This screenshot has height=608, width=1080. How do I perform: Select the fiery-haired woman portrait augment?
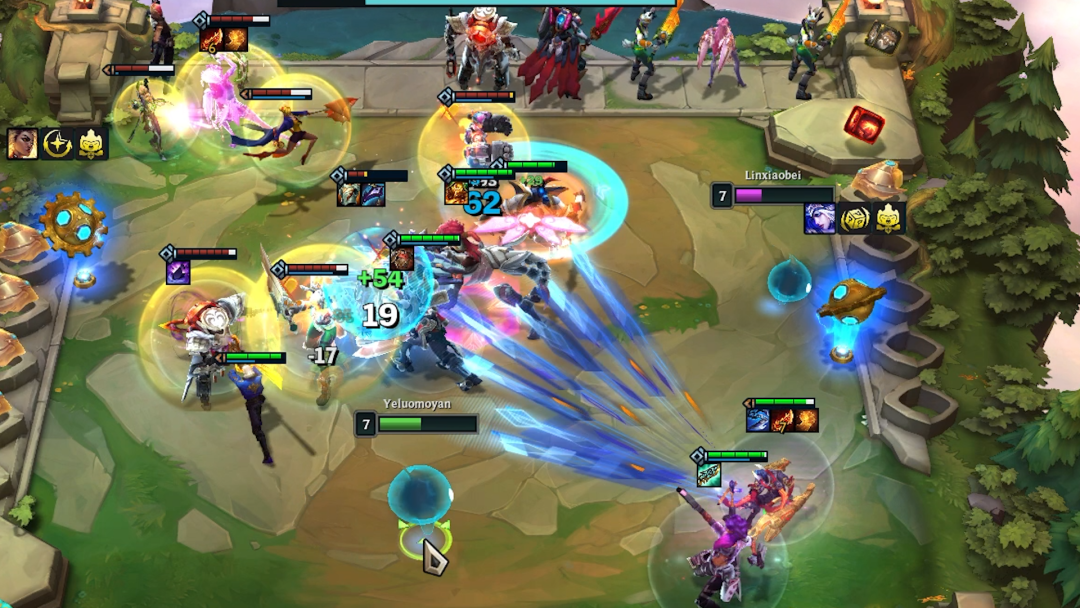[23, 143]
